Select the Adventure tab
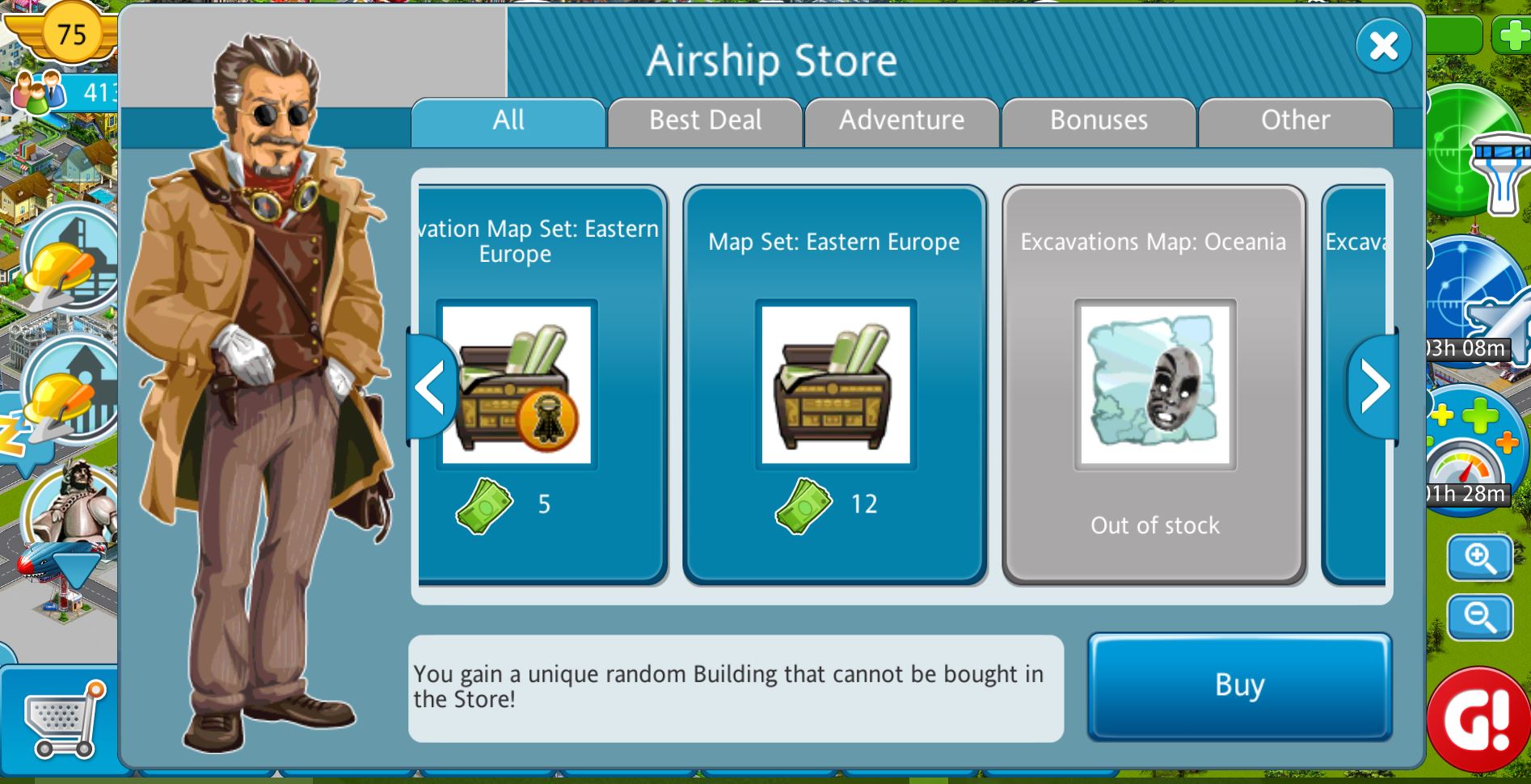The height and width of the screenshot is (784, 1531). coord(901,121)
